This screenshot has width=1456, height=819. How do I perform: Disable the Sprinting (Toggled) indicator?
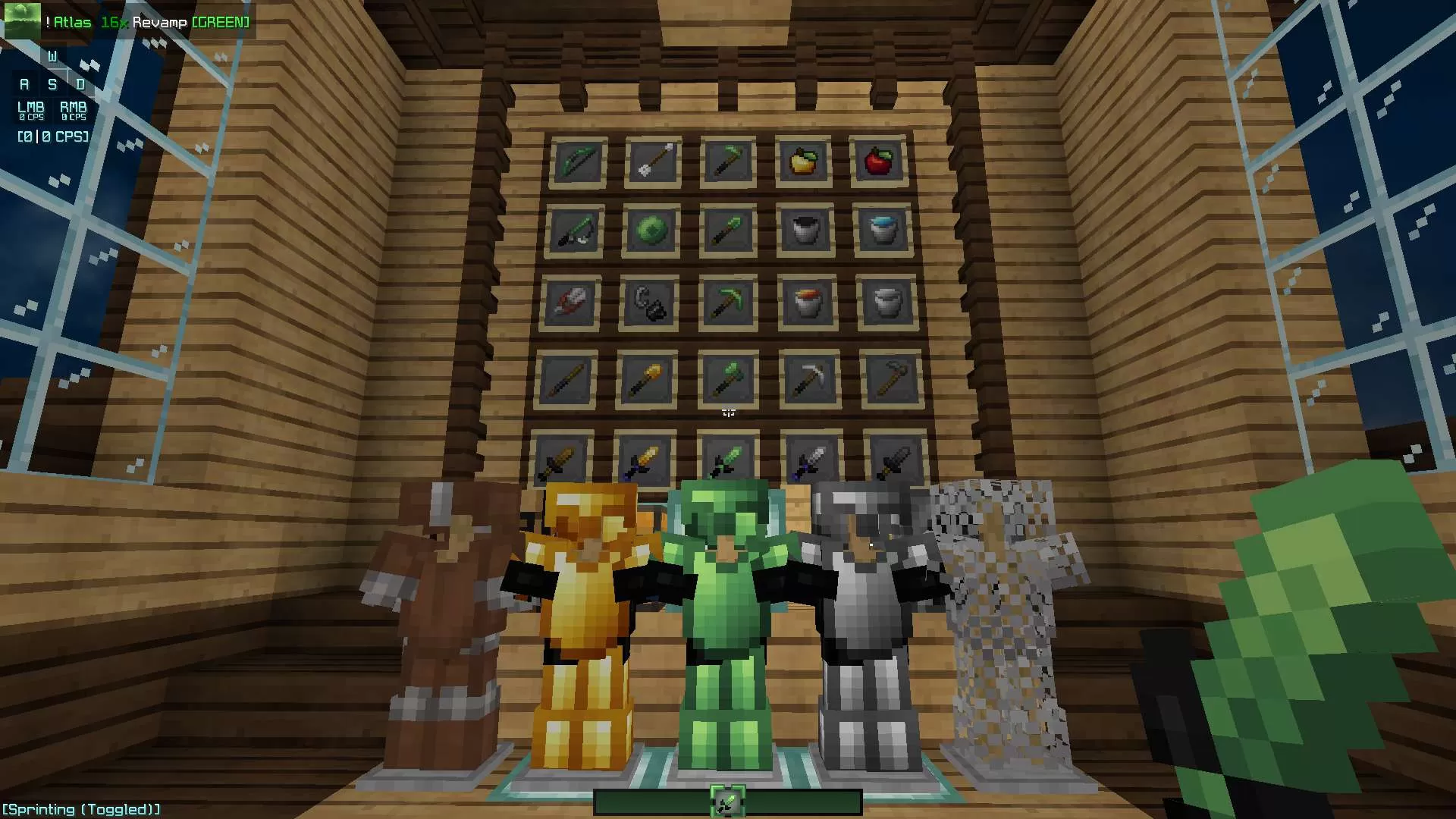[x=80, y=808]
